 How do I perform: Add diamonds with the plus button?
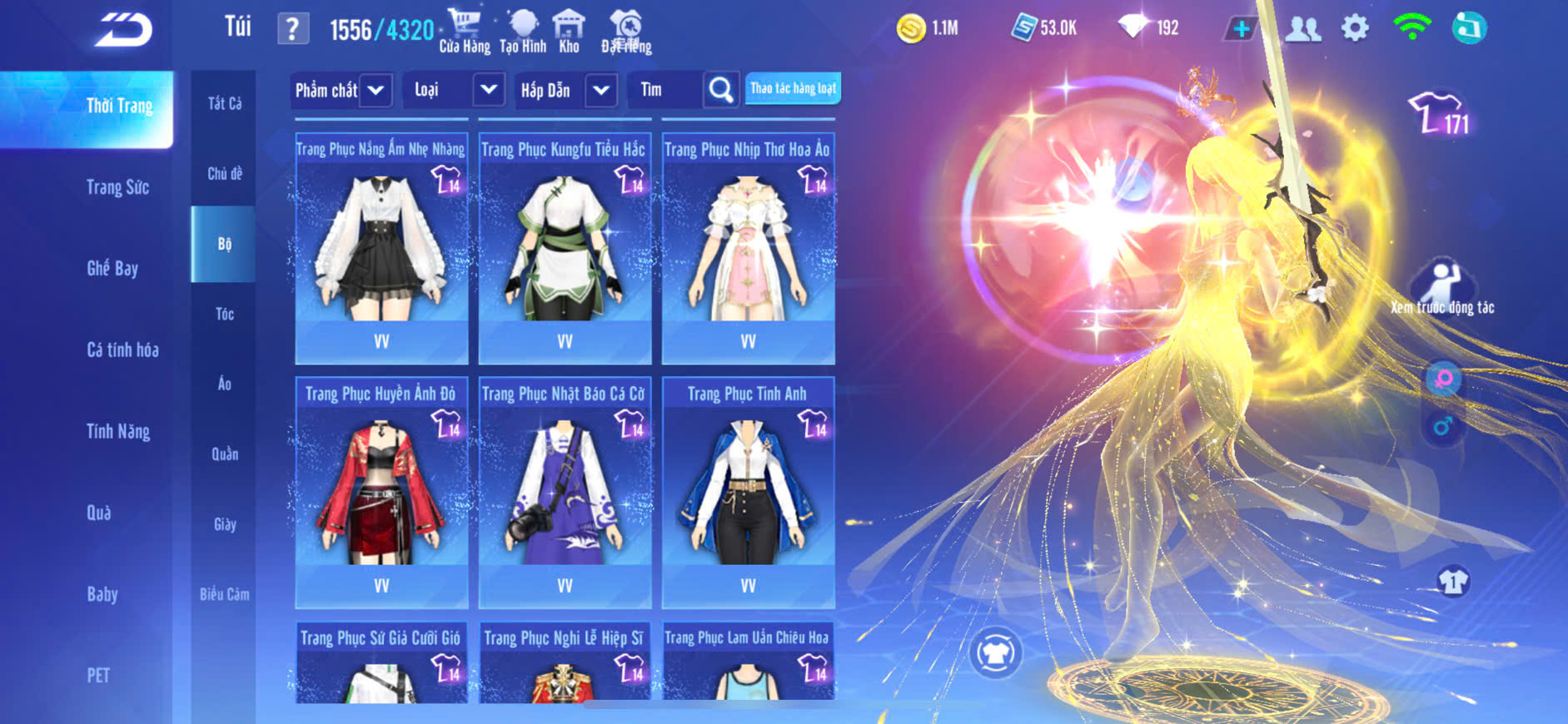click(1241, 28)
